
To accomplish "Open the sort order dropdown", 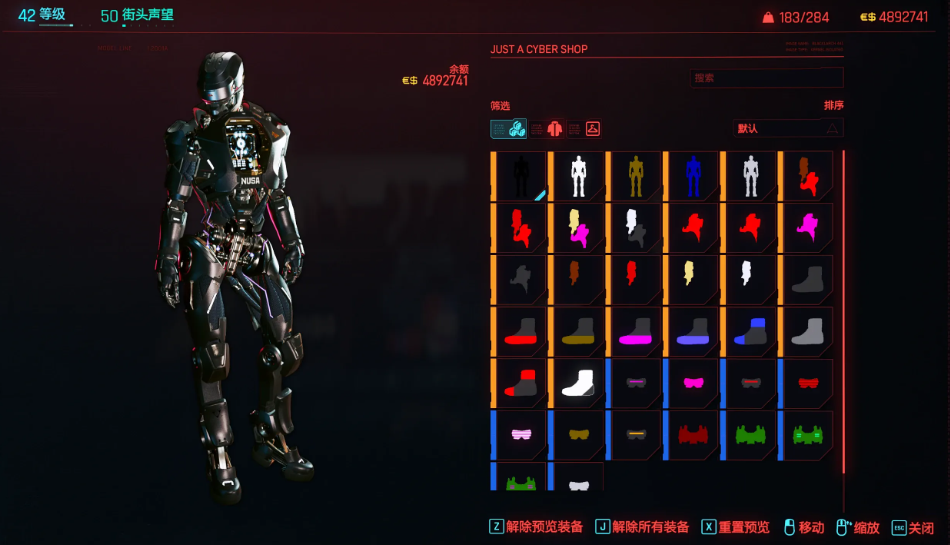I will tap(788, 128).
